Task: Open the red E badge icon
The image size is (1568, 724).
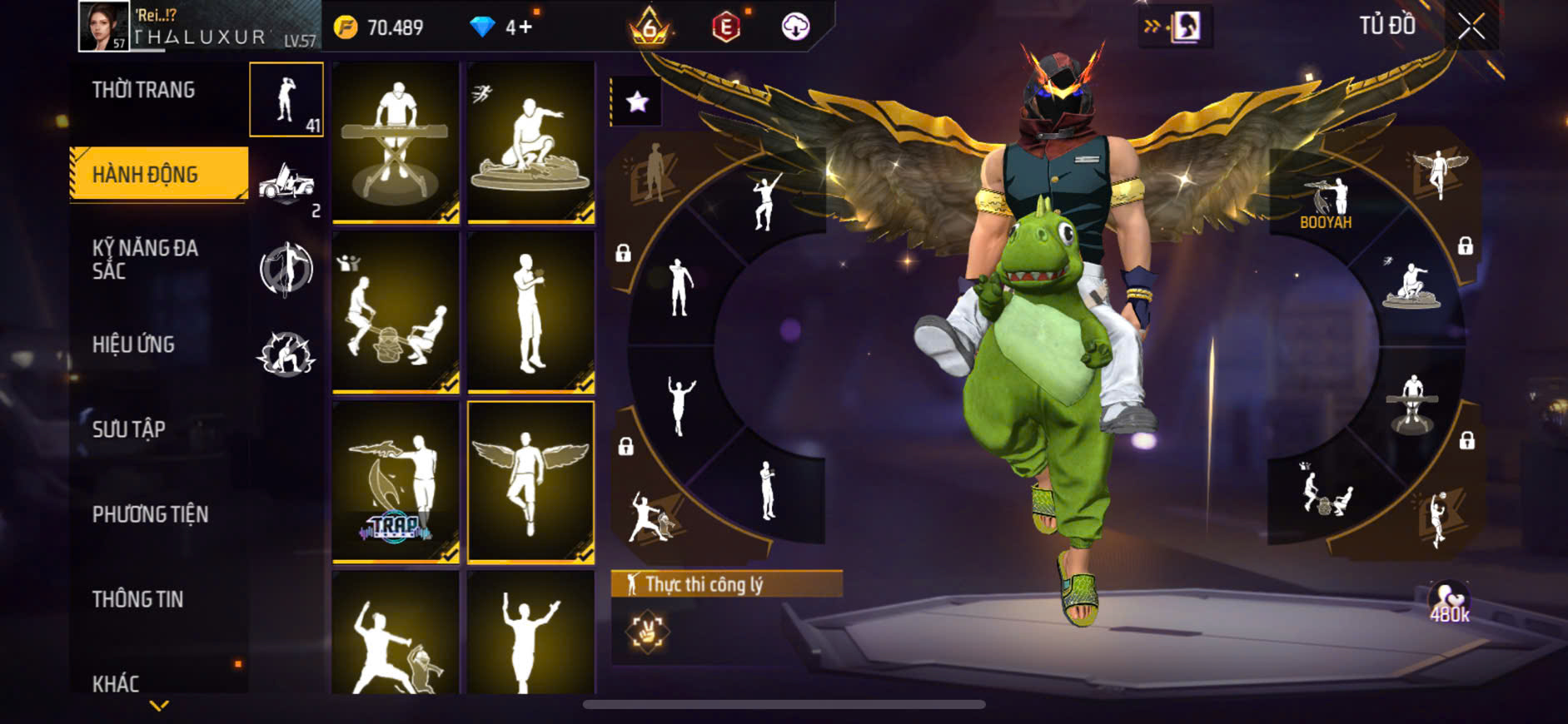Action: [x=726, y=27]
